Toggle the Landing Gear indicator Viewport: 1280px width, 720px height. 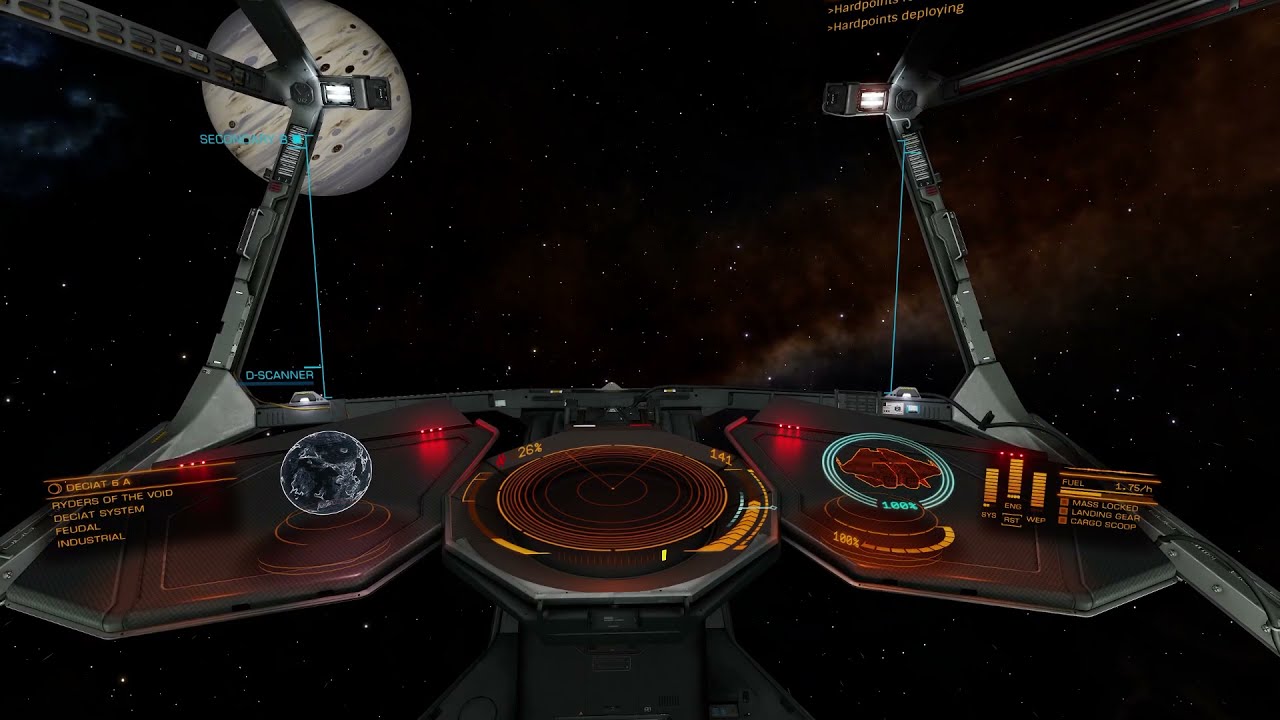1100,515
